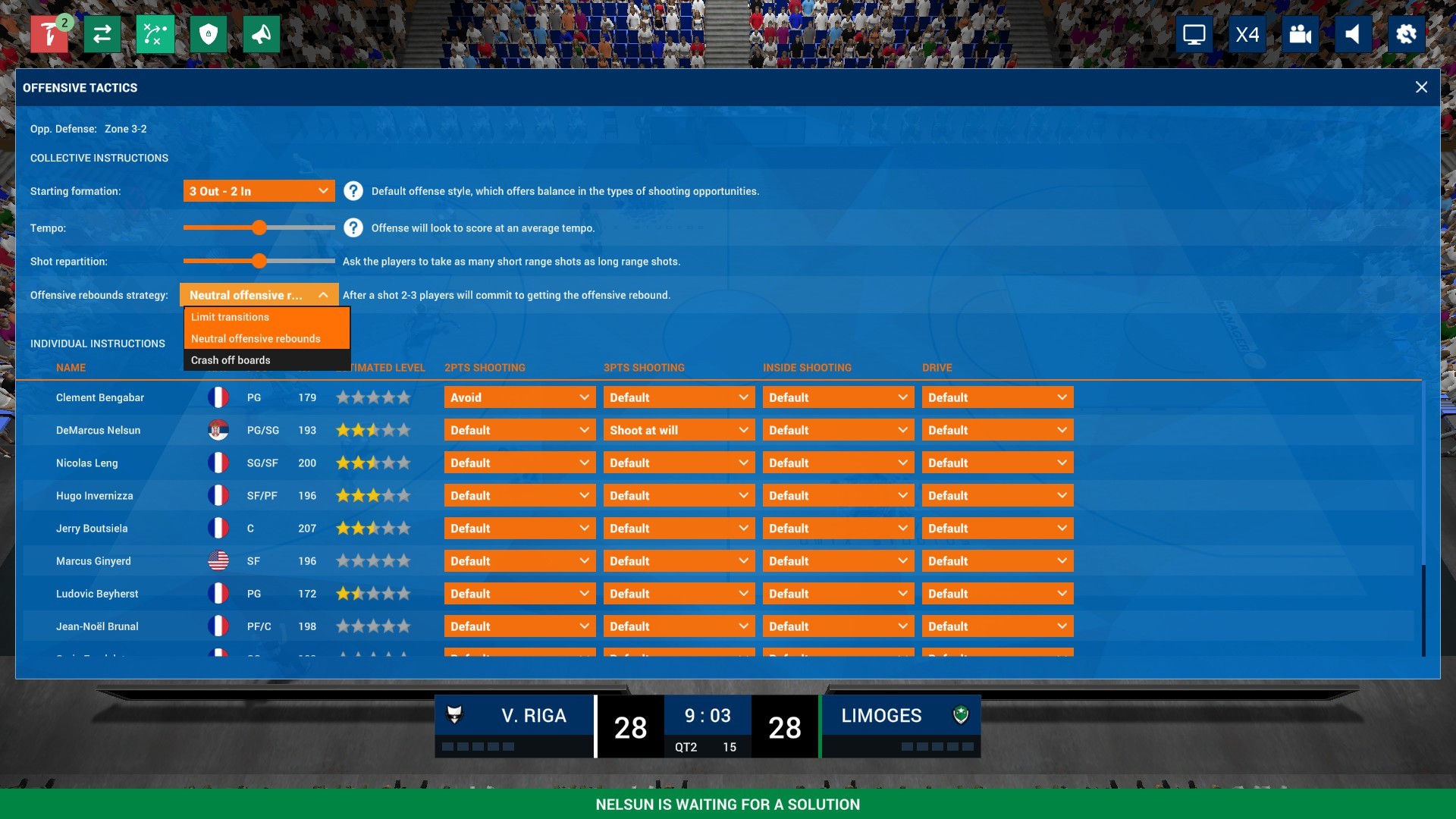
Task: Show help for Starting formation
Action: pos(353,191)
